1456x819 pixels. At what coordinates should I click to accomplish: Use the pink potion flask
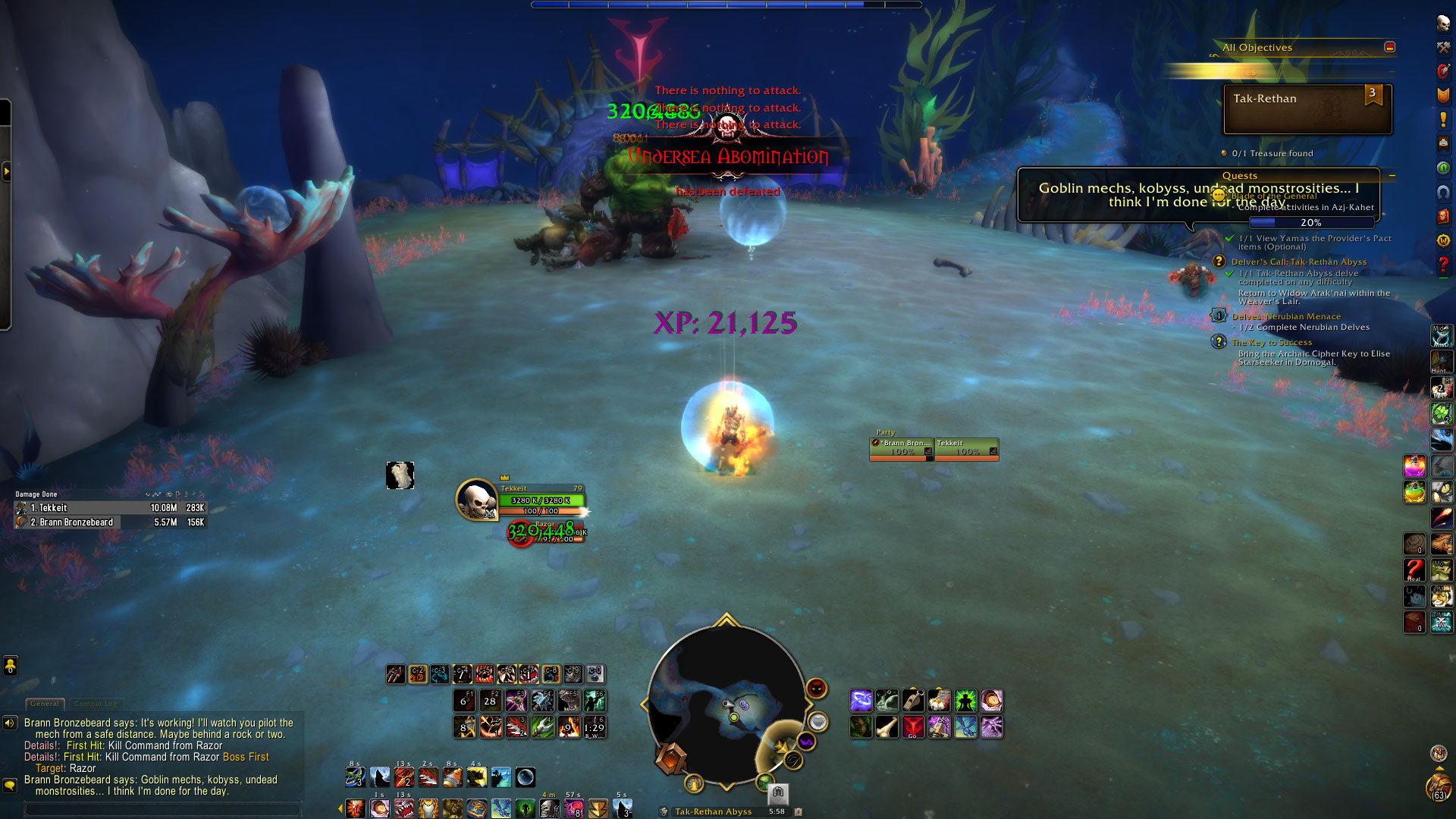(x=1414, y=466)
